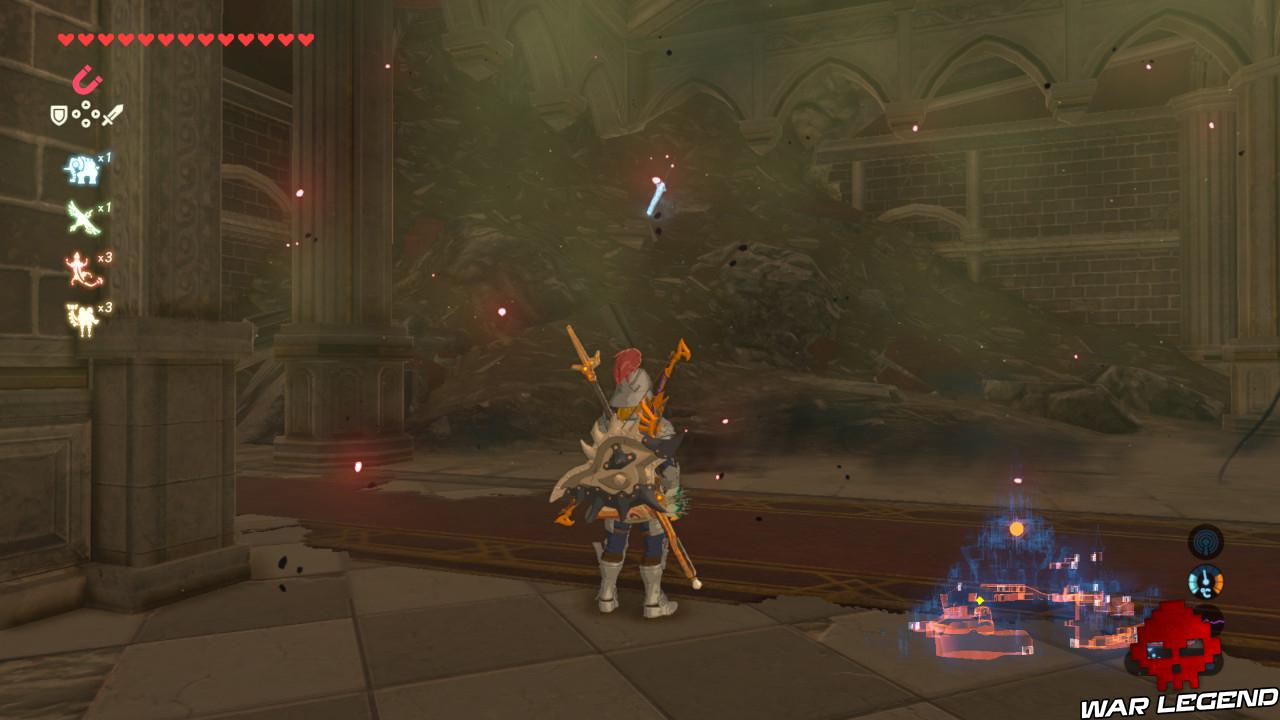This screenshot has width=1280, height=720.
Task: Click the orange enemy dot on the minimap
Action: 1017,530
